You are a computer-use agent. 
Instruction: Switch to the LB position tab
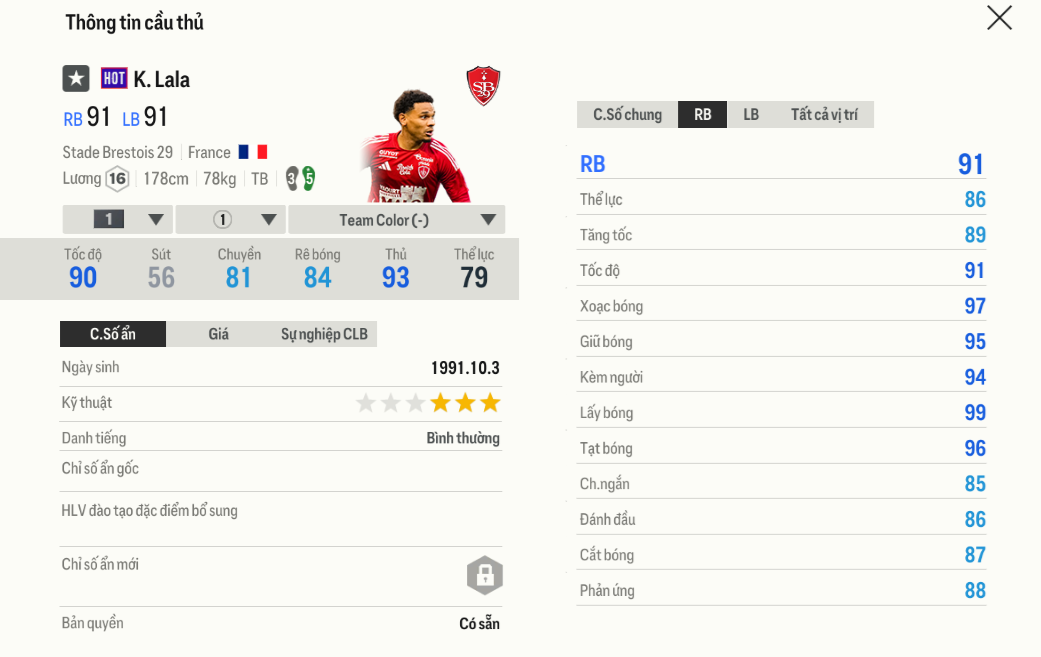[751, 115]
